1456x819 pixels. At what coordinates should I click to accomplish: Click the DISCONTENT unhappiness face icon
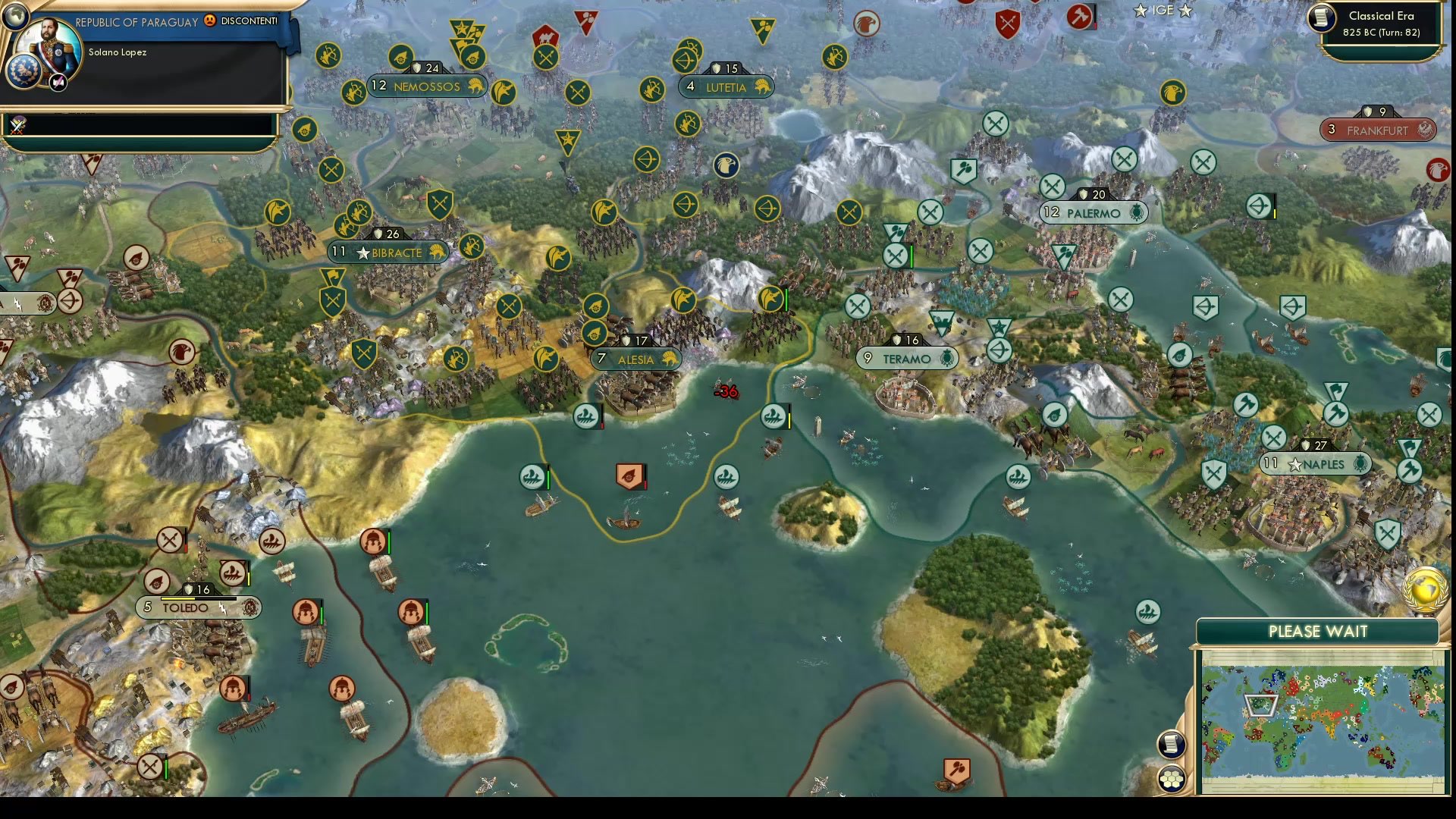click(209, 21)
